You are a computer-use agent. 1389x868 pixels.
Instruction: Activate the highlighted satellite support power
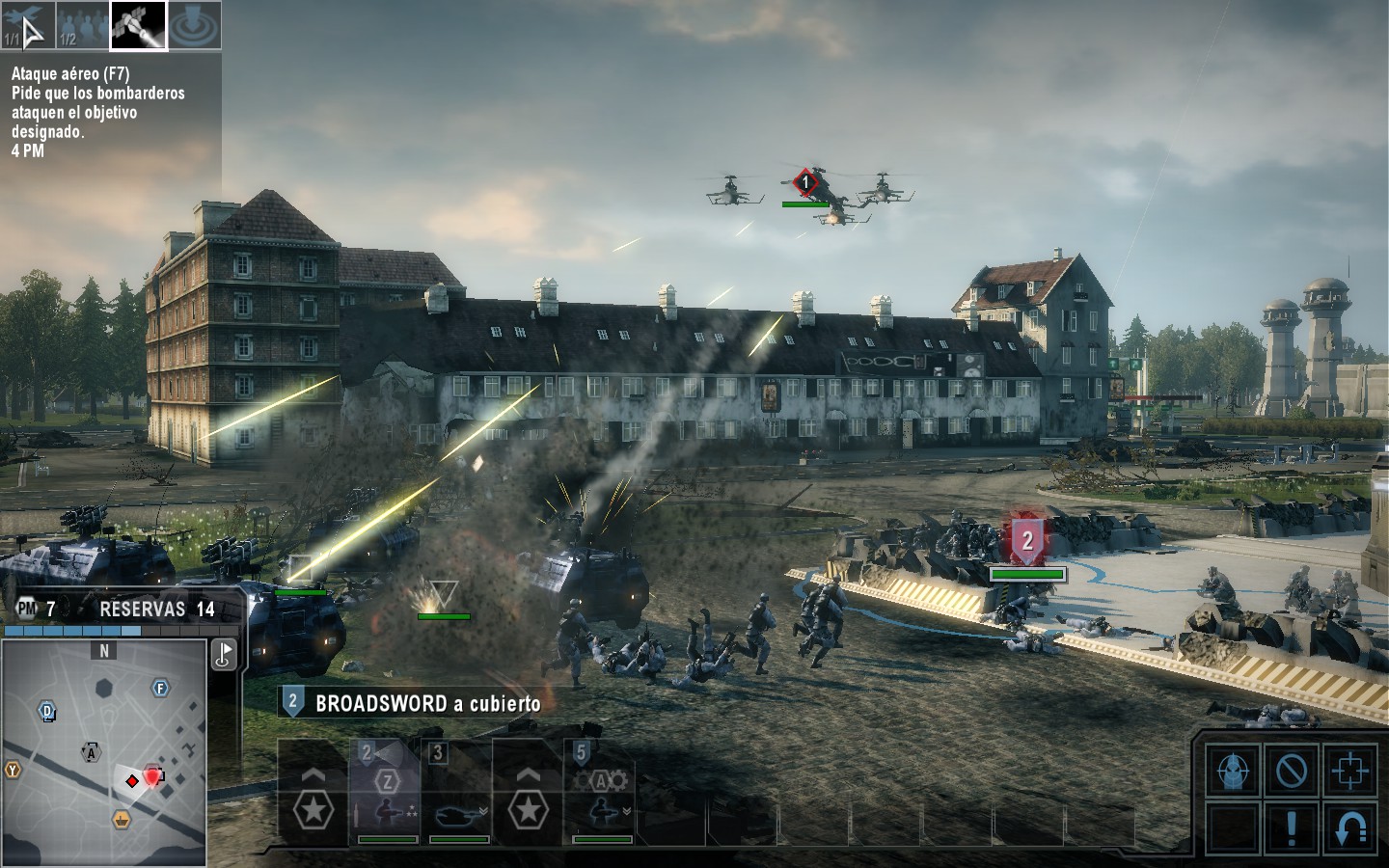(x=138, y=25)
